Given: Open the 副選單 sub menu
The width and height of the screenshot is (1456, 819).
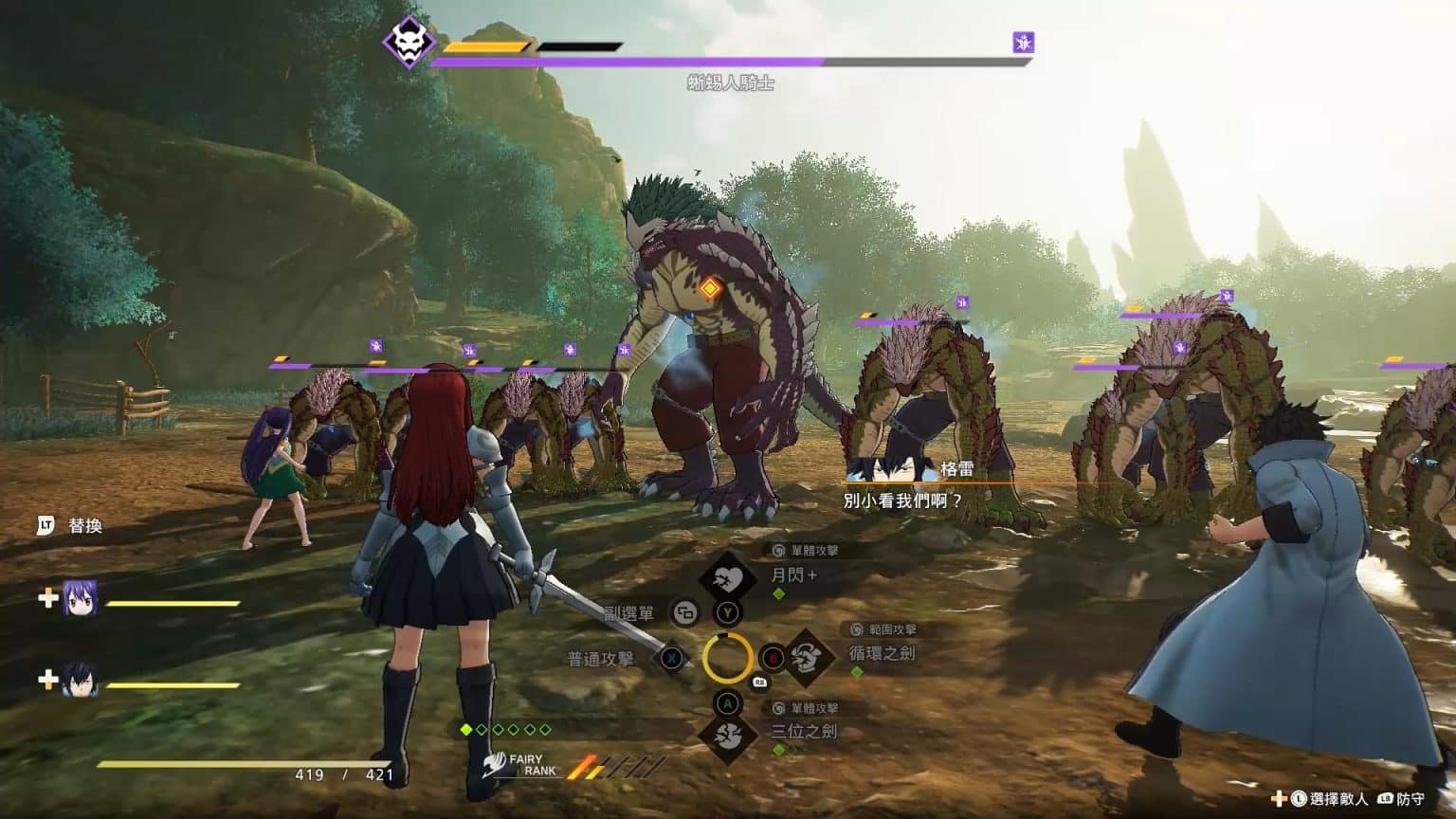Looking at the screenshot, I should [x=685, y=613].
